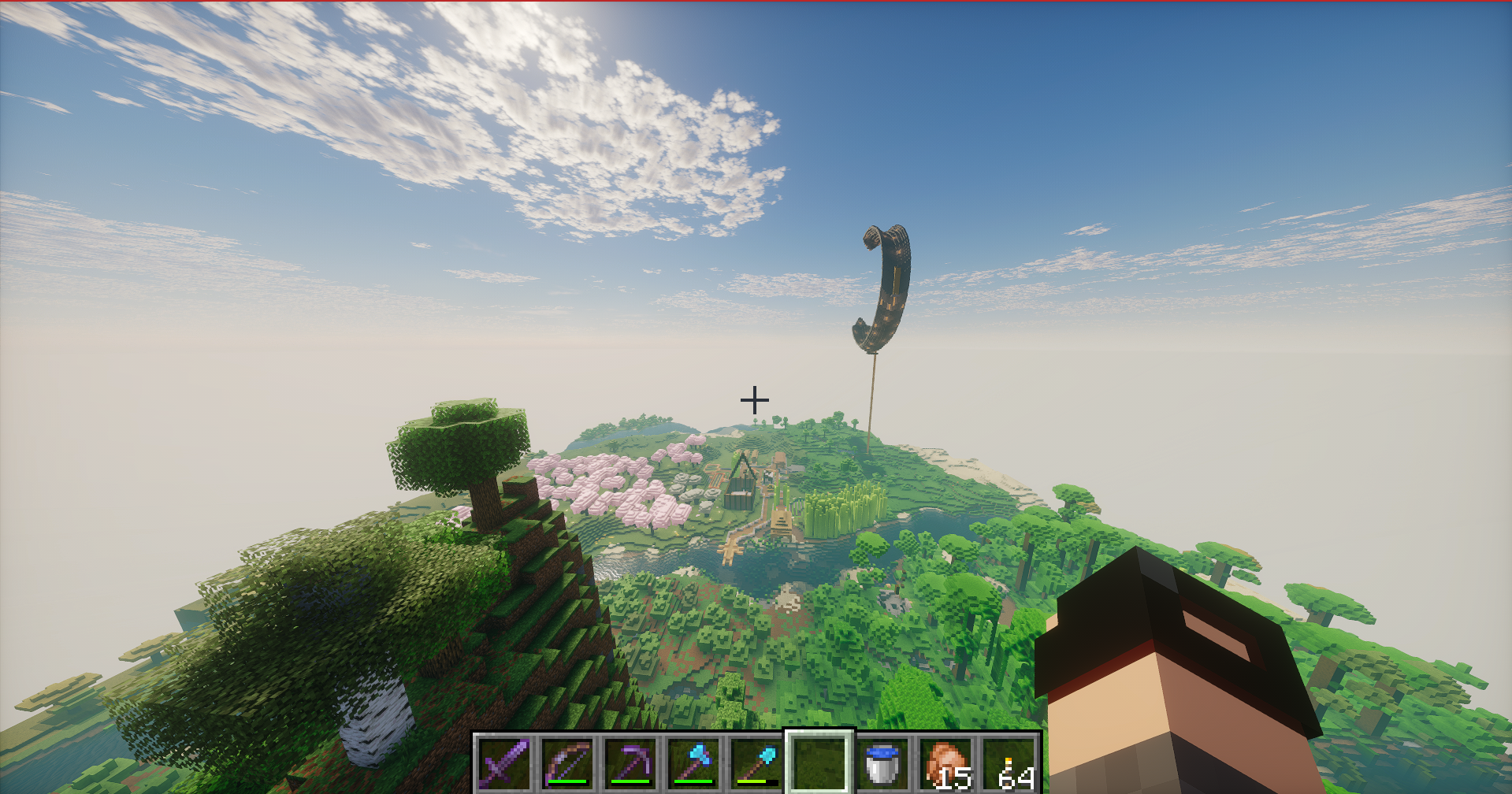The height and width of the screenshot is (794, 1512).
Task: Click the highlighted empty hotbar slot
Action: point(819,762)
